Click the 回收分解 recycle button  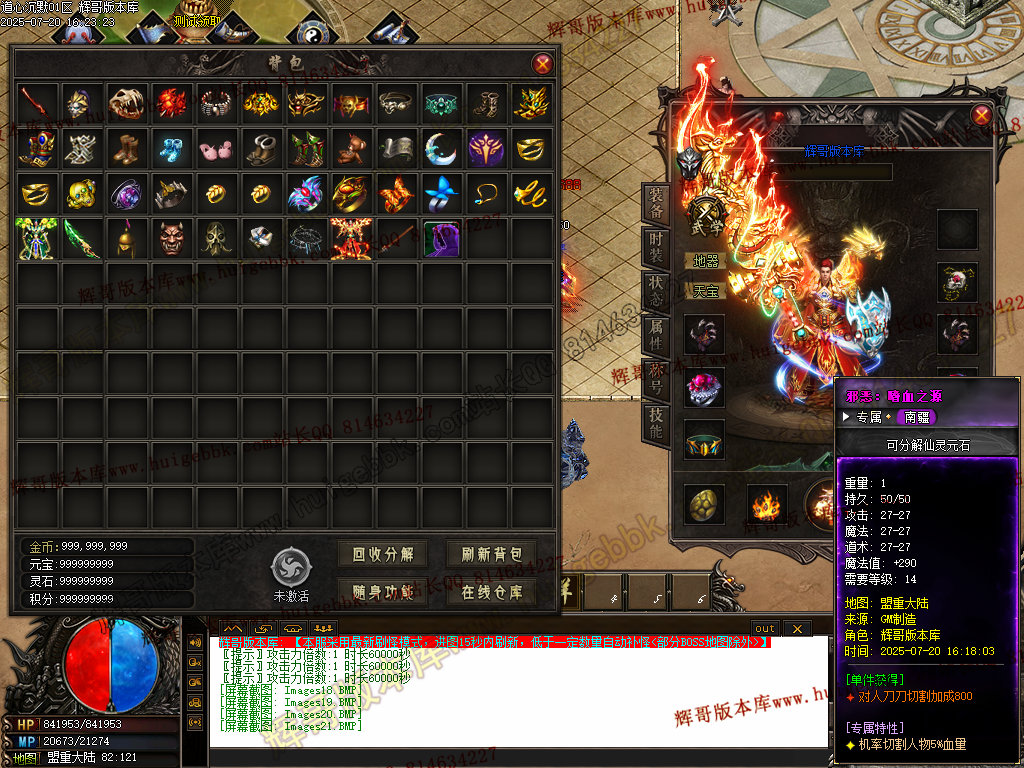pos(383,554)
